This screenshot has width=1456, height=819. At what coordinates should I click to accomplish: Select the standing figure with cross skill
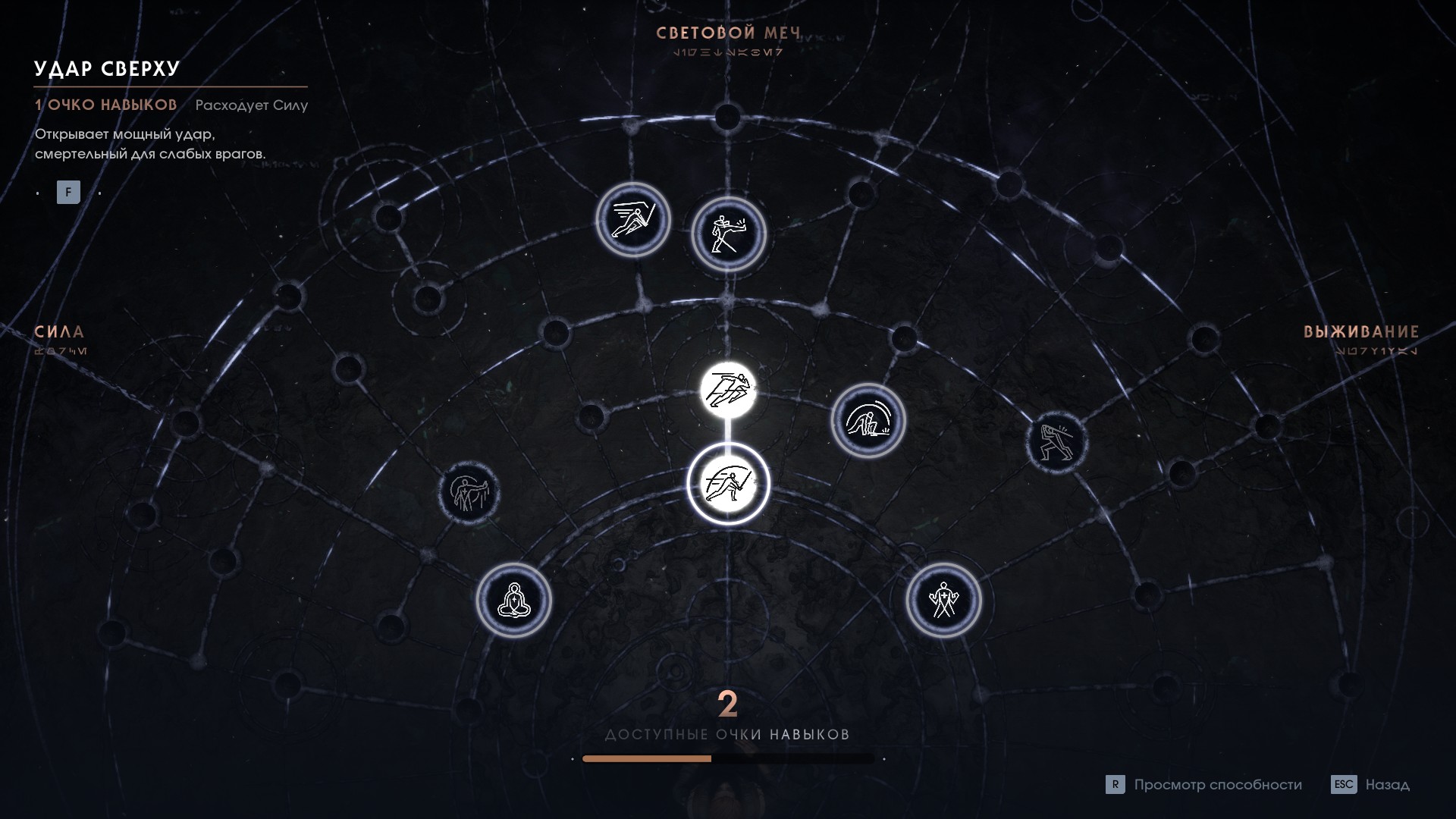coord(943,601)
